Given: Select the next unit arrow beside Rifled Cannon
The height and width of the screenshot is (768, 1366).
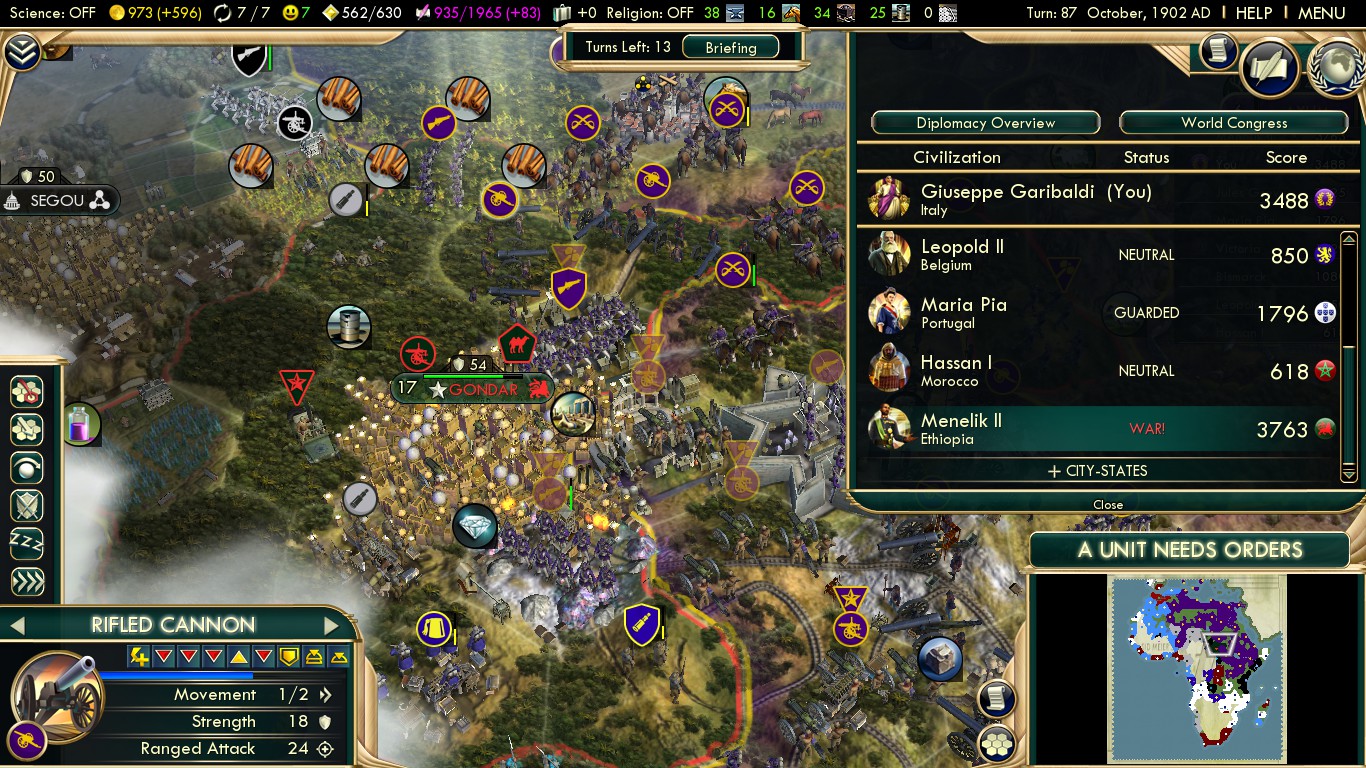Looking at the screenshot, I should pos(332,626).
